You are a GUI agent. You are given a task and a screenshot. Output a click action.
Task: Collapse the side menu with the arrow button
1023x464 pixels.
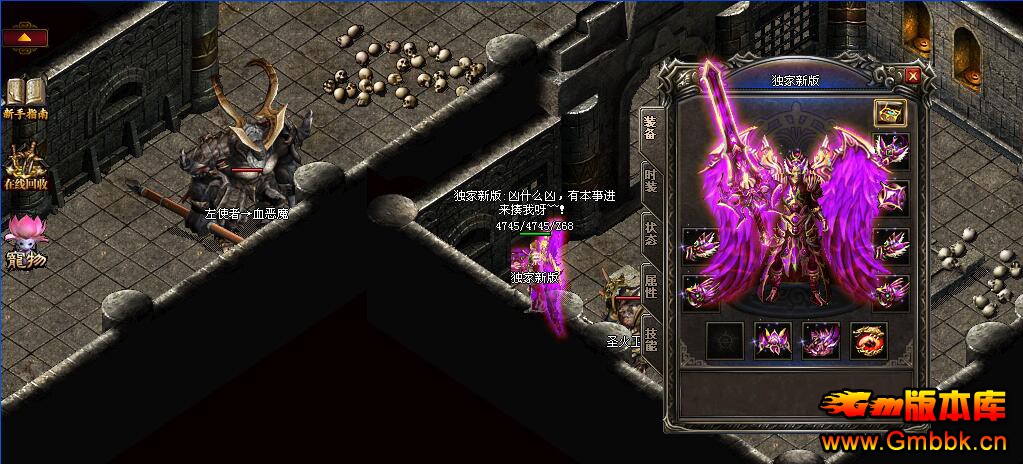tap(24, 38)
